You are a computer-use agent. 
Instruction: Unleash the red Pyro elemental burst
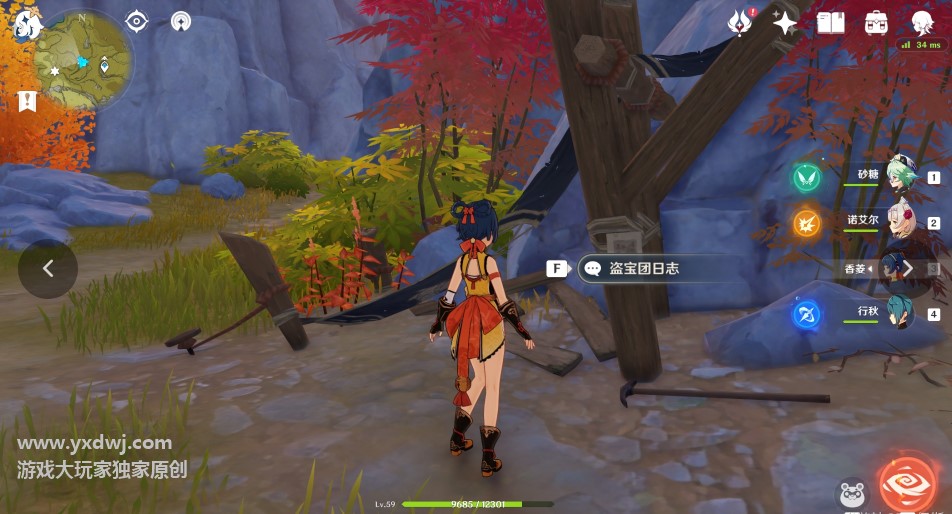click(908, 483)
